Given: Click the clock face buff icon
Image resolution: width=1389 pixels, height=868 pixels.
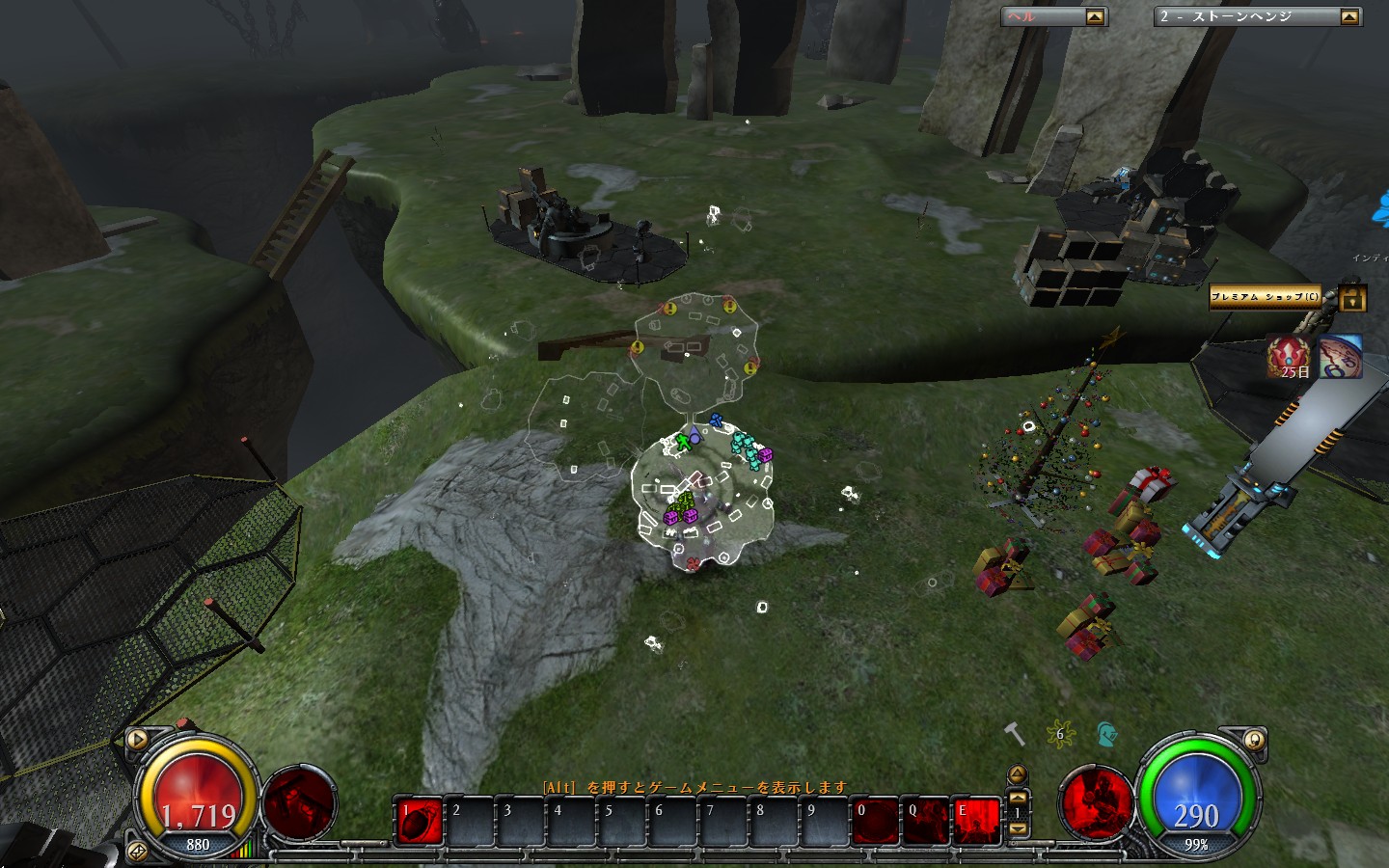Looking at the screenshot, I should coord(1341,356).
